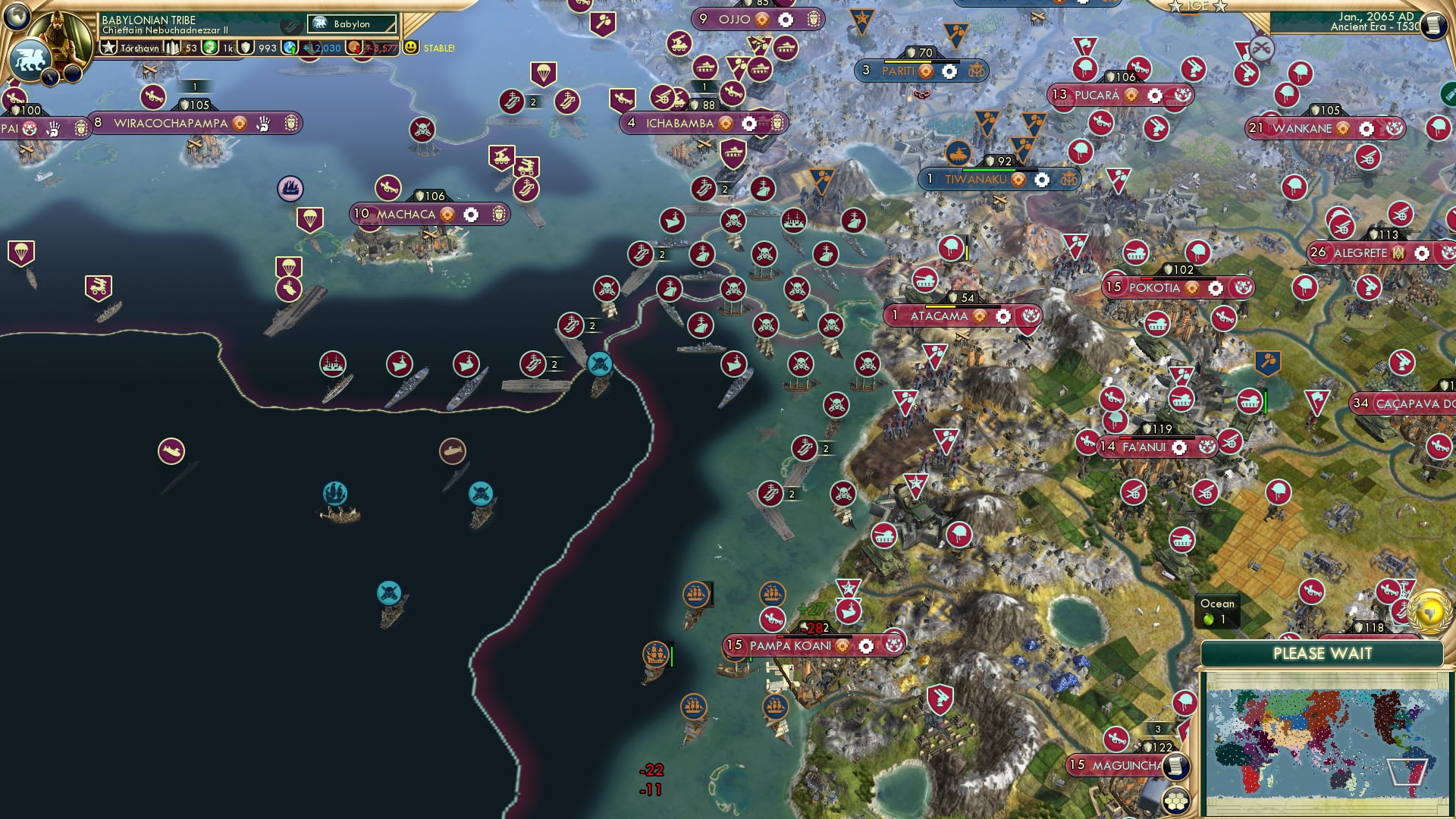Toggle strategic view with the hex button
The width and height of the screenshot is (1456, 819).
pyautogui.click(x=1176, y=799)
